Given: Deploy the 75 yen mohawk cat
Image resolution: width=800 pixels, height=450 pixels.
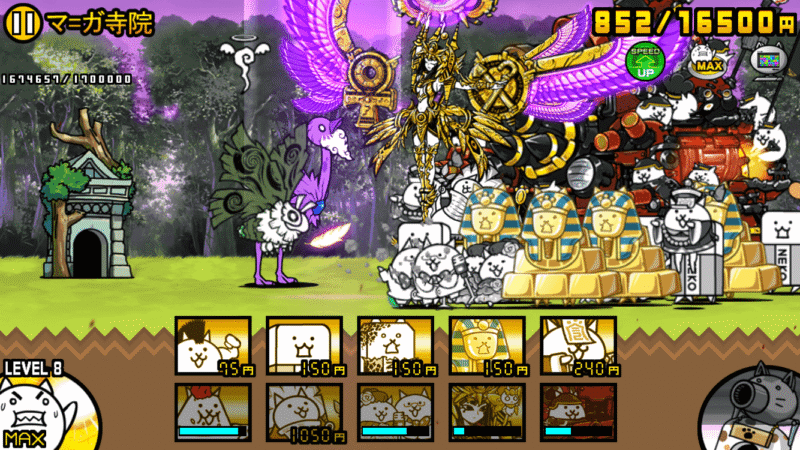Looking at the screenshot, I should coord(213,345).
